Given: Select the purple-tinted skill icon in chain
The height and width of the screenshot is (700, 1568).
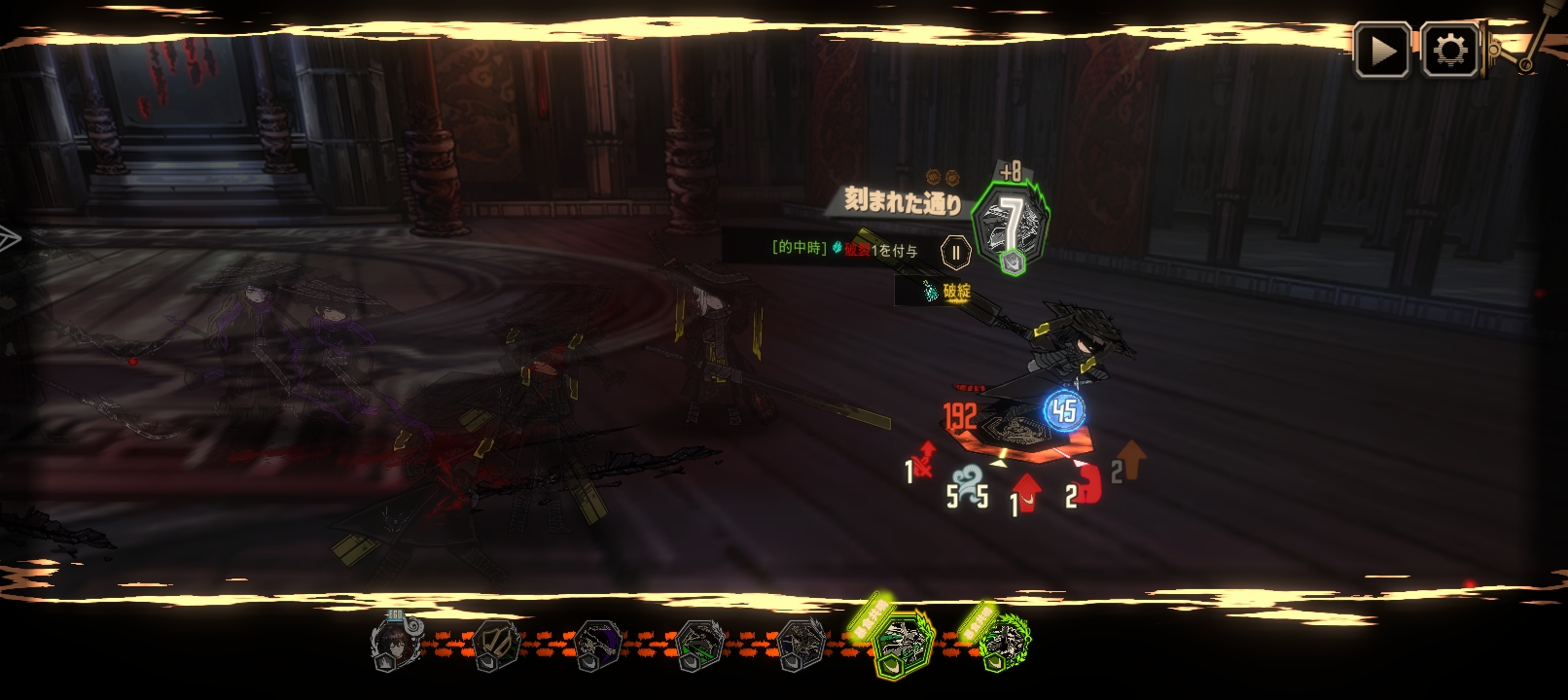Looking at the screenshot, I should pos(597,645).
